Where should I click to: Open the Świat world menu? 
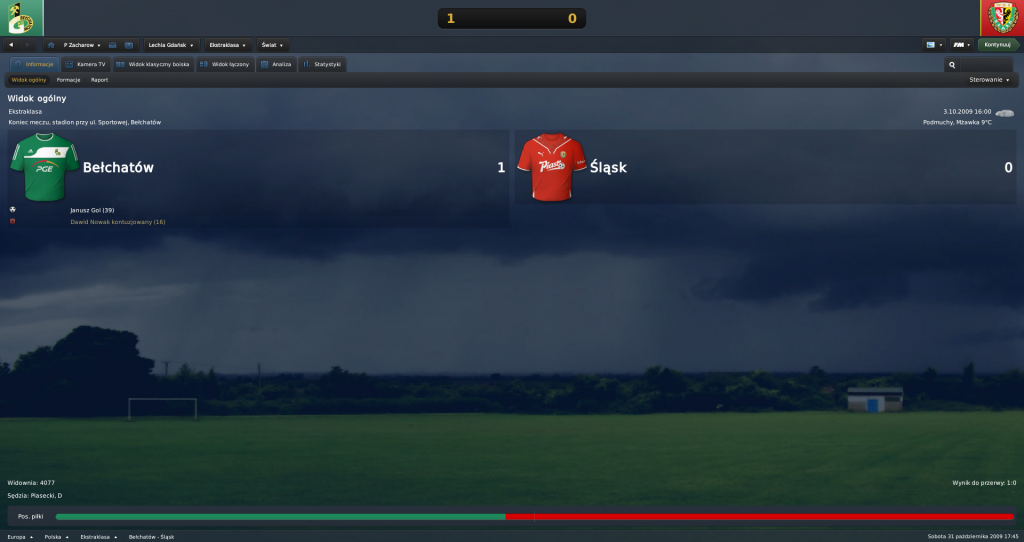pyautogui.click(x=272, y=45)
